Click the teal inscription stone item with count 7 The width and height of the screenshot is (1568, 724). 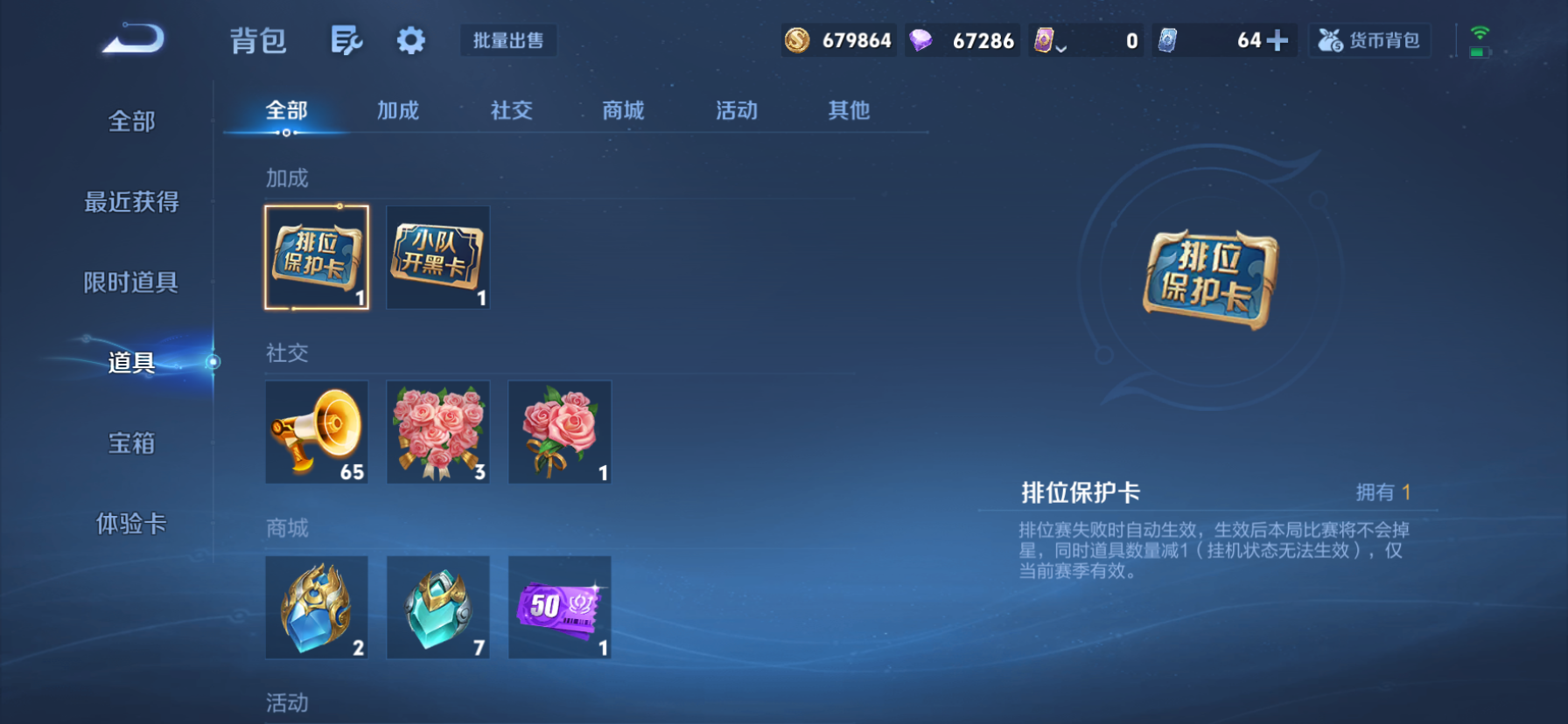(437, 607)
